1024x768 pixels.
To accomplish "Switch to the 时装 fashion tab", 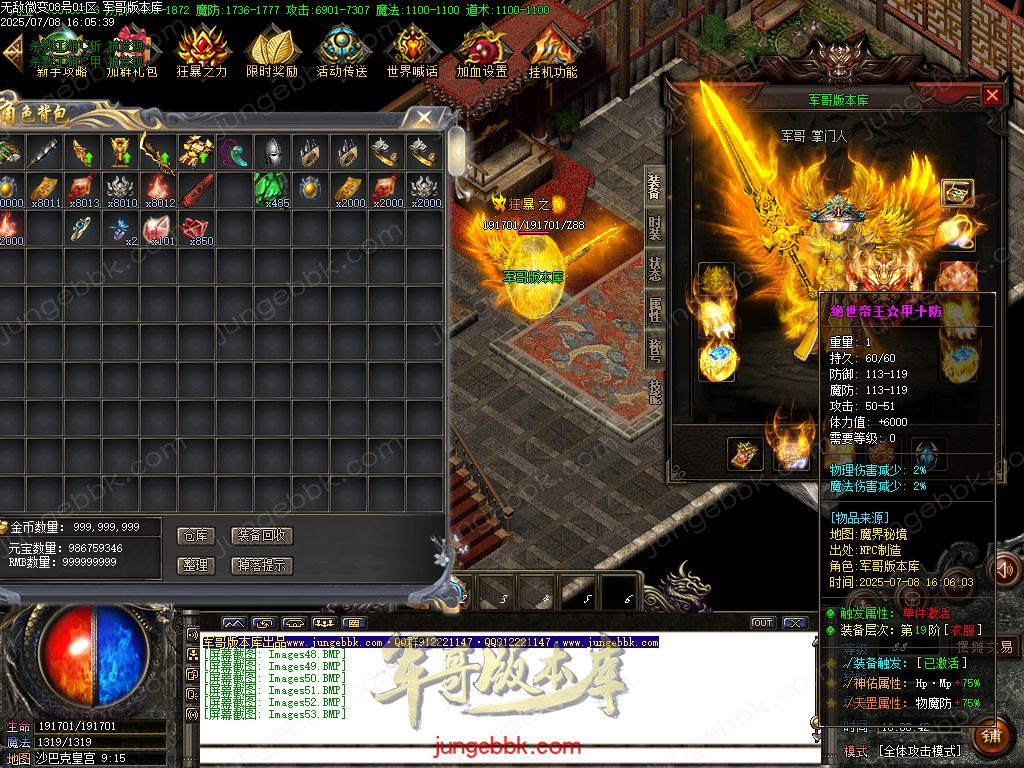I will pyautogui.click(x=654, y=229).
